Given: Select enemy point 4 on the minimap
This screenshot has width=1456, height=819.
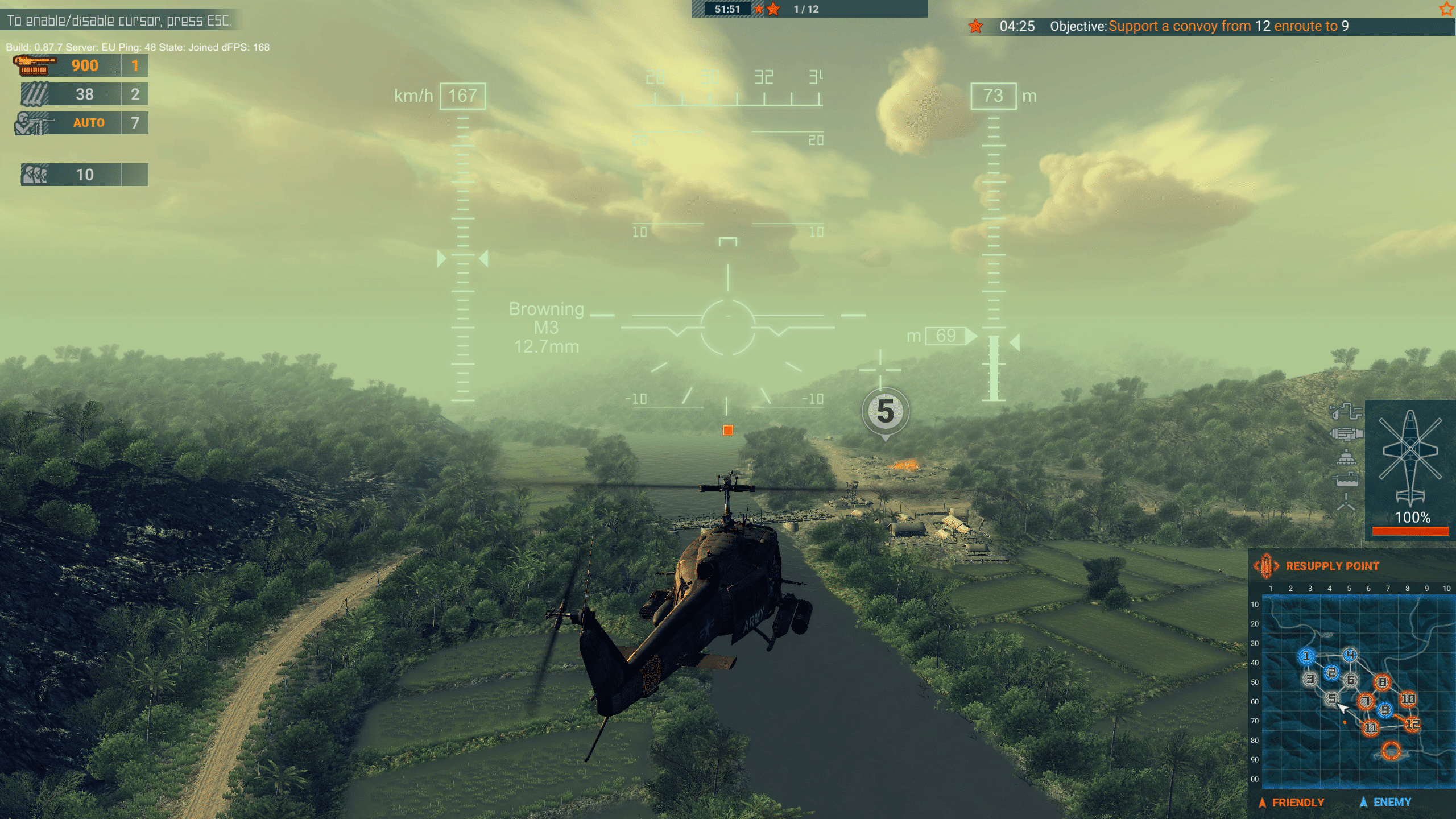Looking at the screenshot, I should point(1350,655).
